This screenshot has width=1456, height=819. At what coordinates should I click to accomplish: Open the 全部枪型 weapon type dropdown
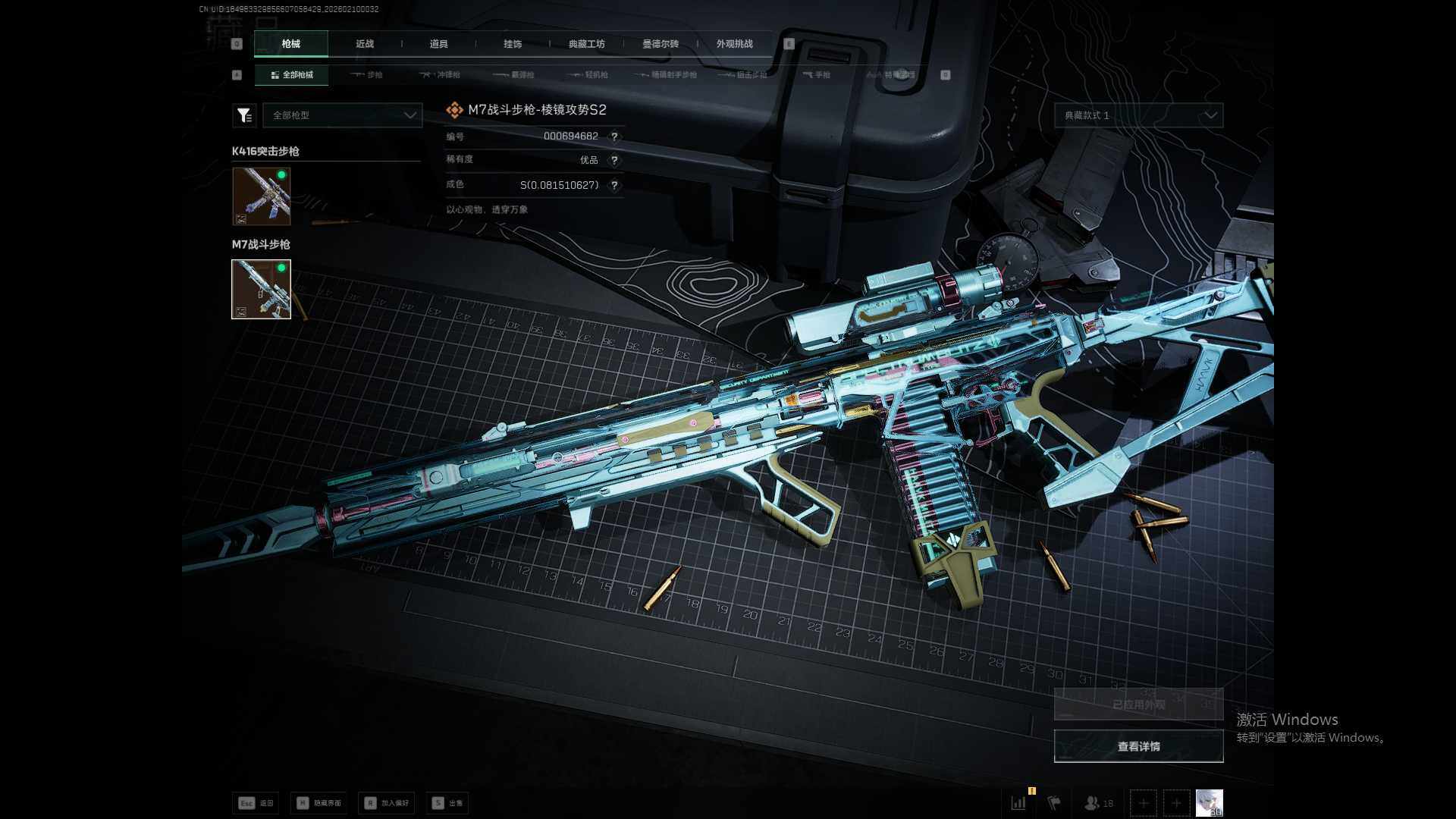pos(343,115)
